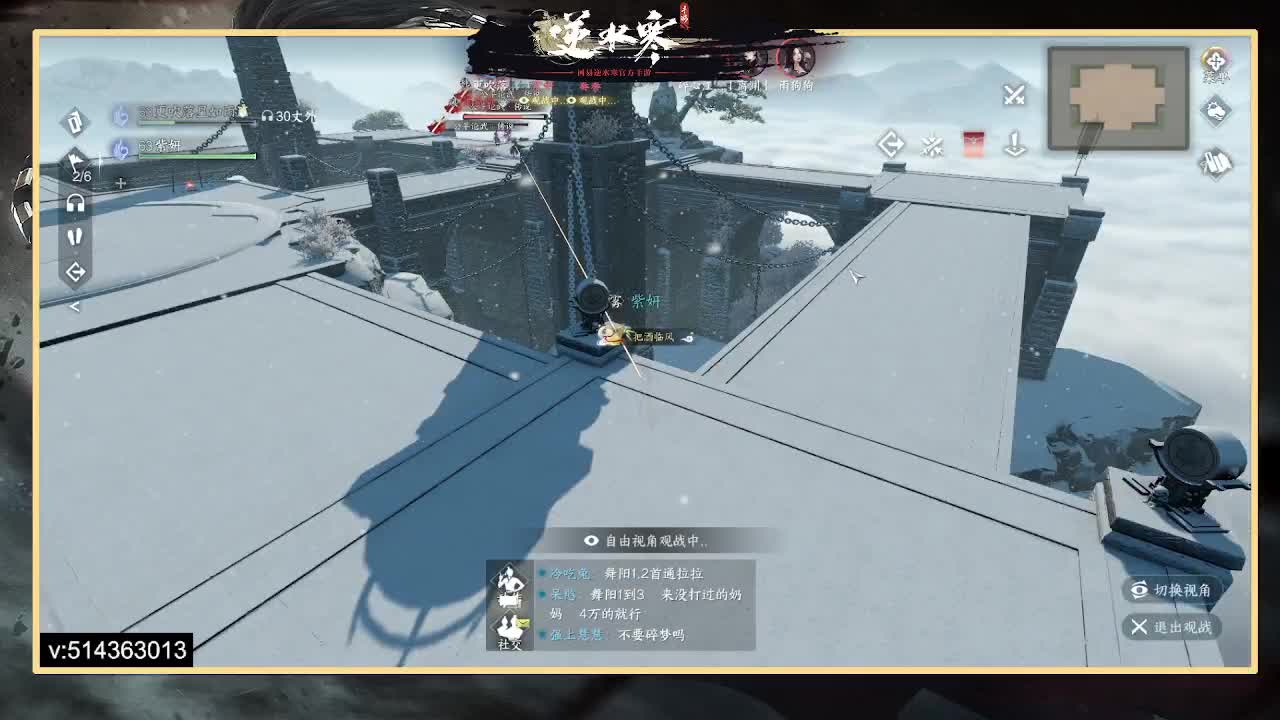This screenshot has width=1280, height=720.
Task: Tap the footprints auto-follow icon on left sidebar
Action: (75, 237)
